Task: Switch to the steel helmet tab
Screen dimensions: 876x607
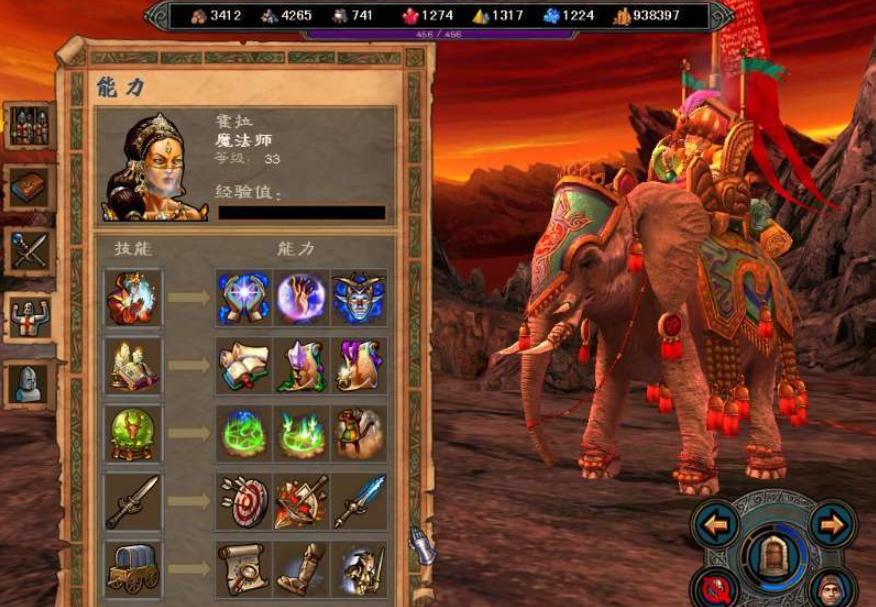Action: pos(28,383)
